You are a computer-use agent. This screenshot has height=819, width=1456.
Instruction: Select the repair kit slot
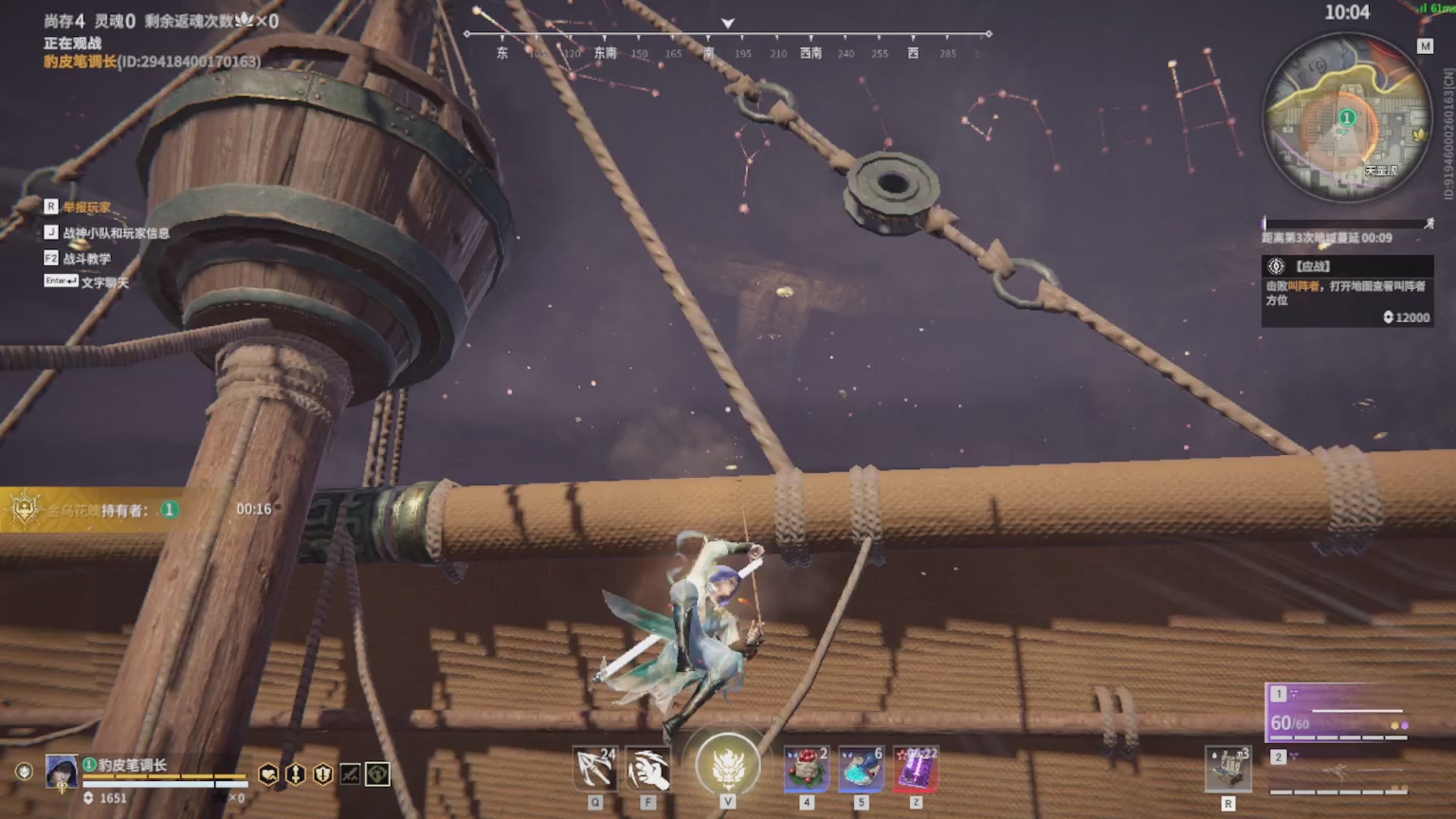click(1228, 769)
